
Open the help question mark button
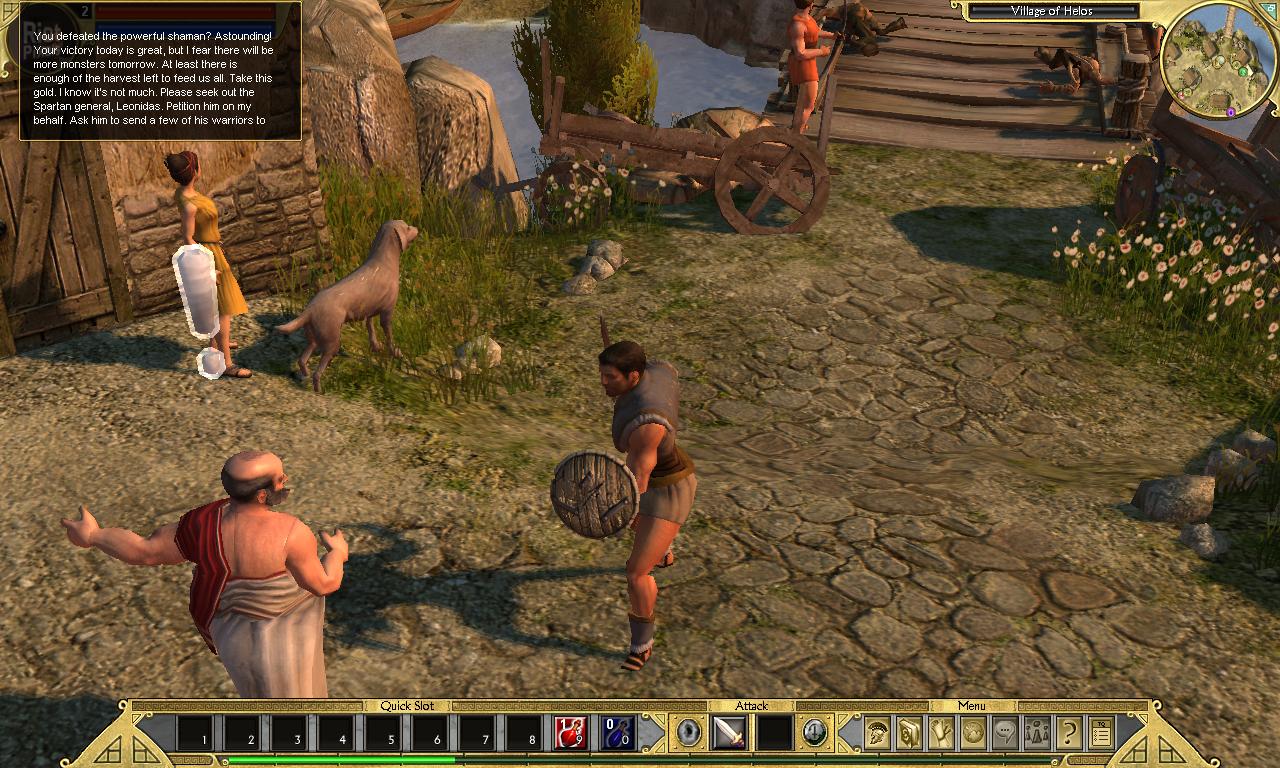click(1069, 733)
